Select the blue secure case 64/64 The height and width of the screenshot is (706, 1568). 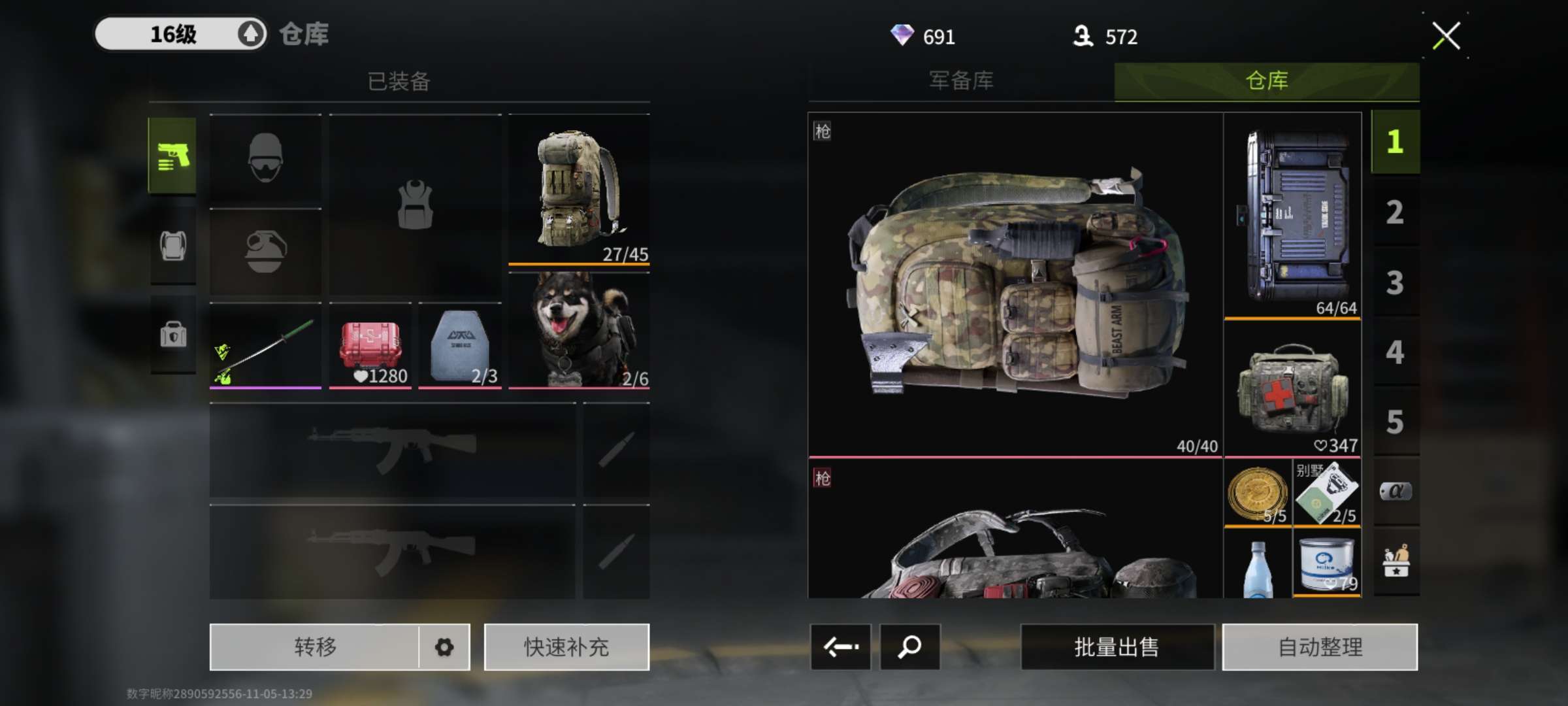pos(1292,216)
